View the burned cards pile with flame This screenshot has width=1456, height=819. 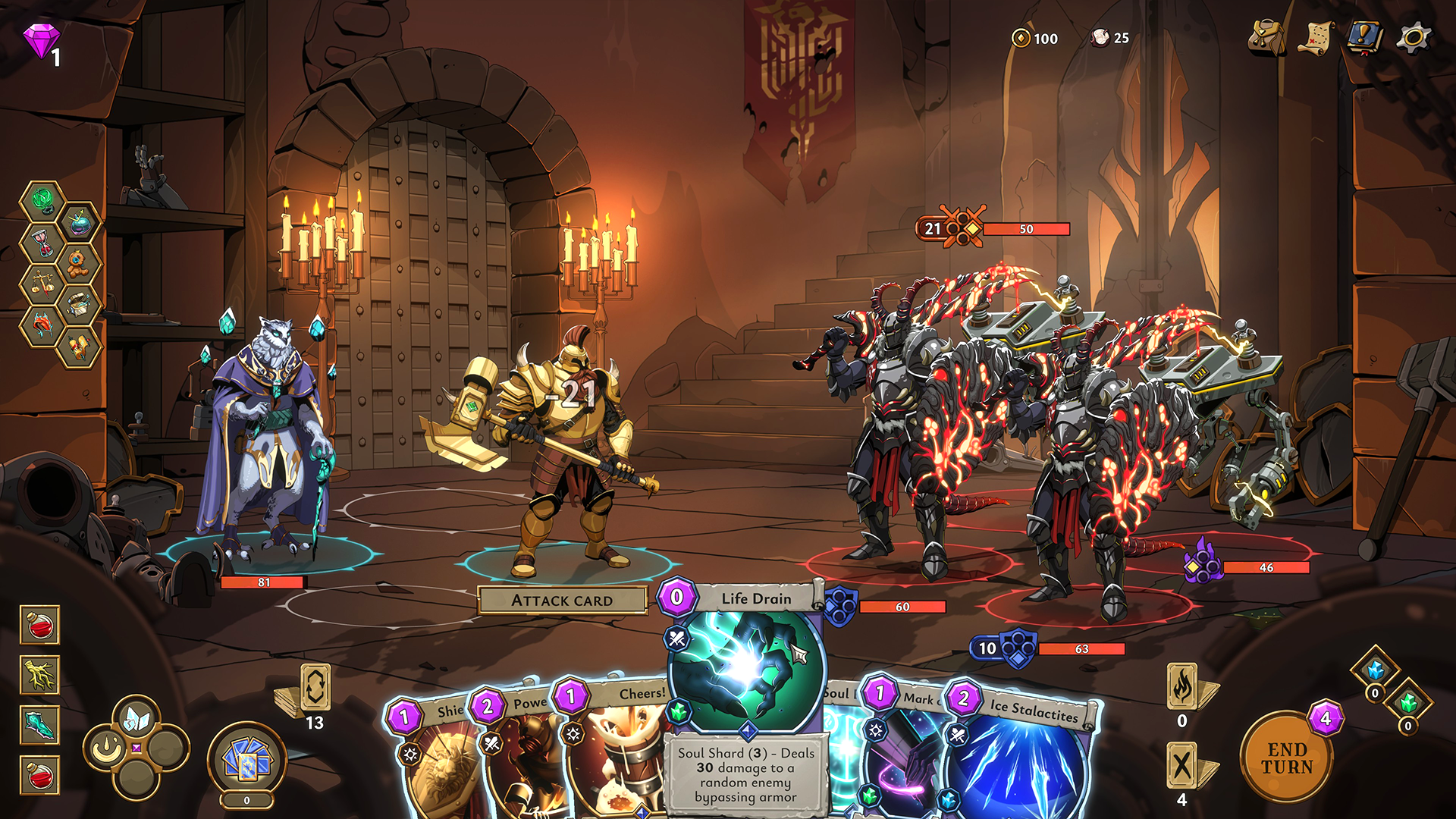(x=1182, y=687)
